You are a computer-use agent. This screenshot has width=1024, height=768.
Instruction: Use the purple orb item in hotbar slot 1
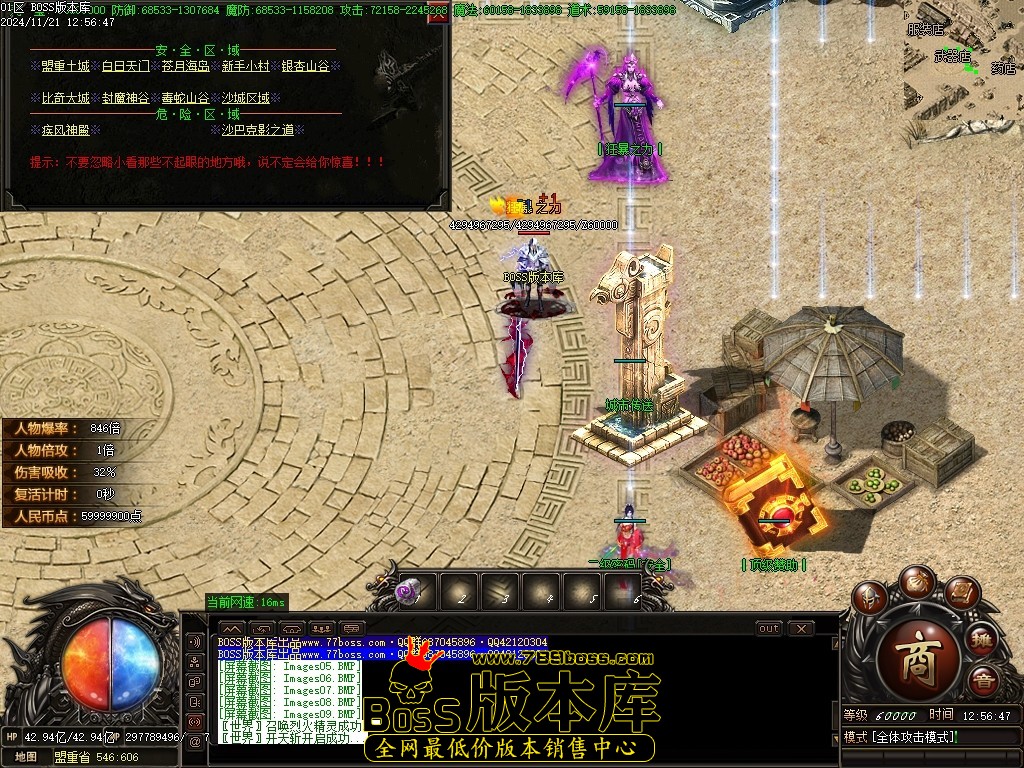407,591
